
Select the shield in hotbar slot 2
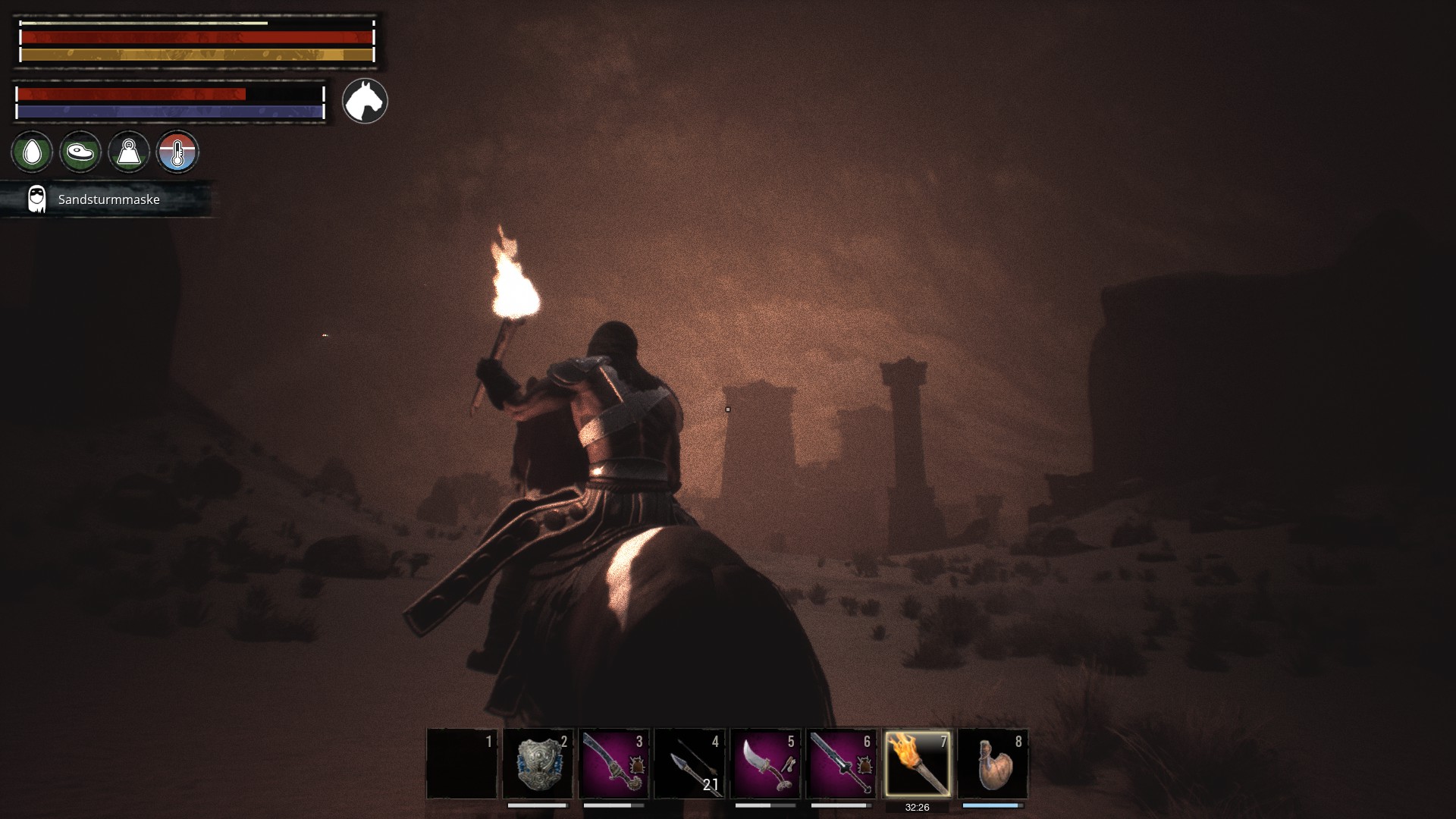click(x=538, y=764)
